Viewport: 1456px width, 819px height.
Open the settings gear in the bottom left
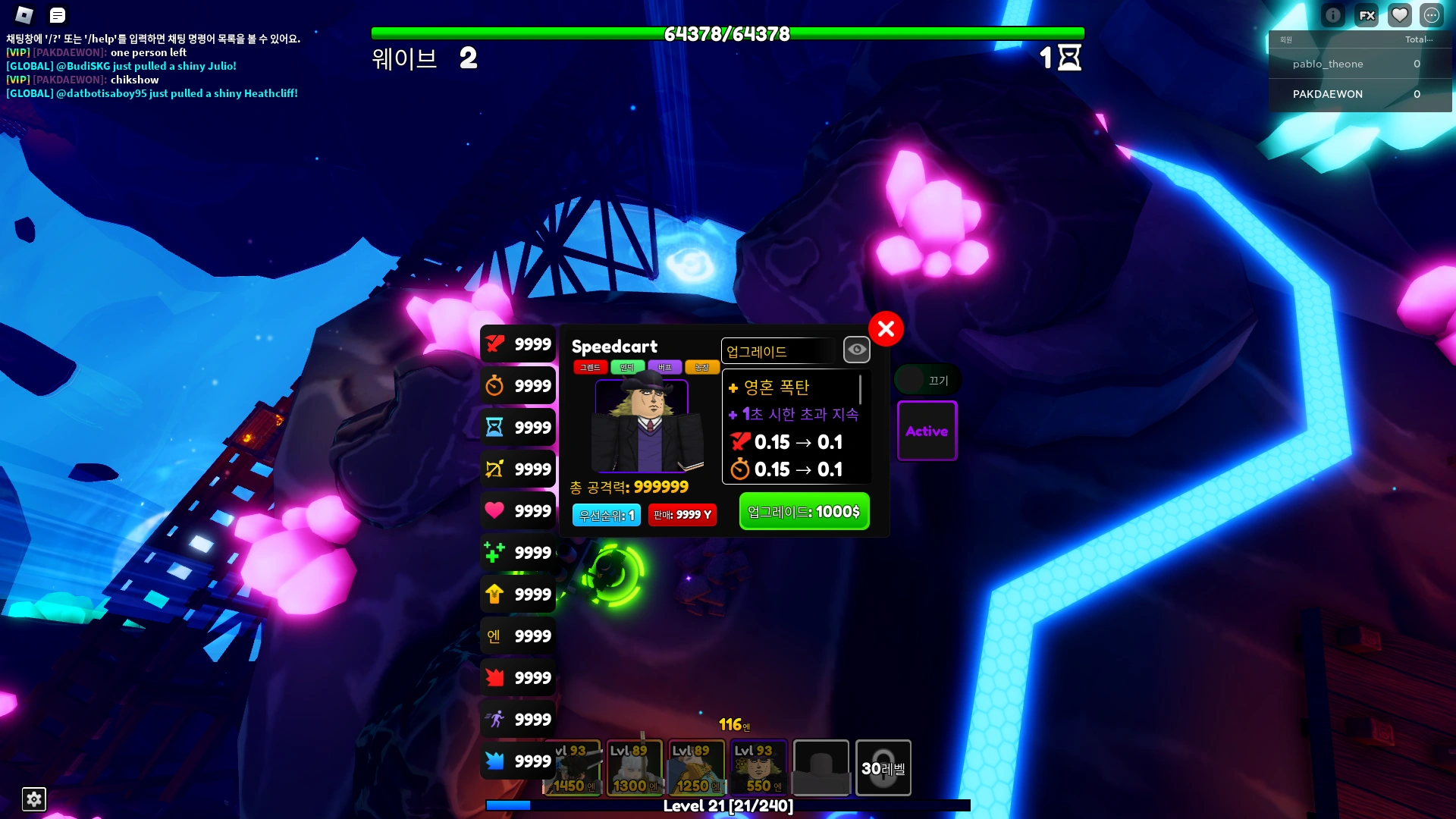(34, 799)
